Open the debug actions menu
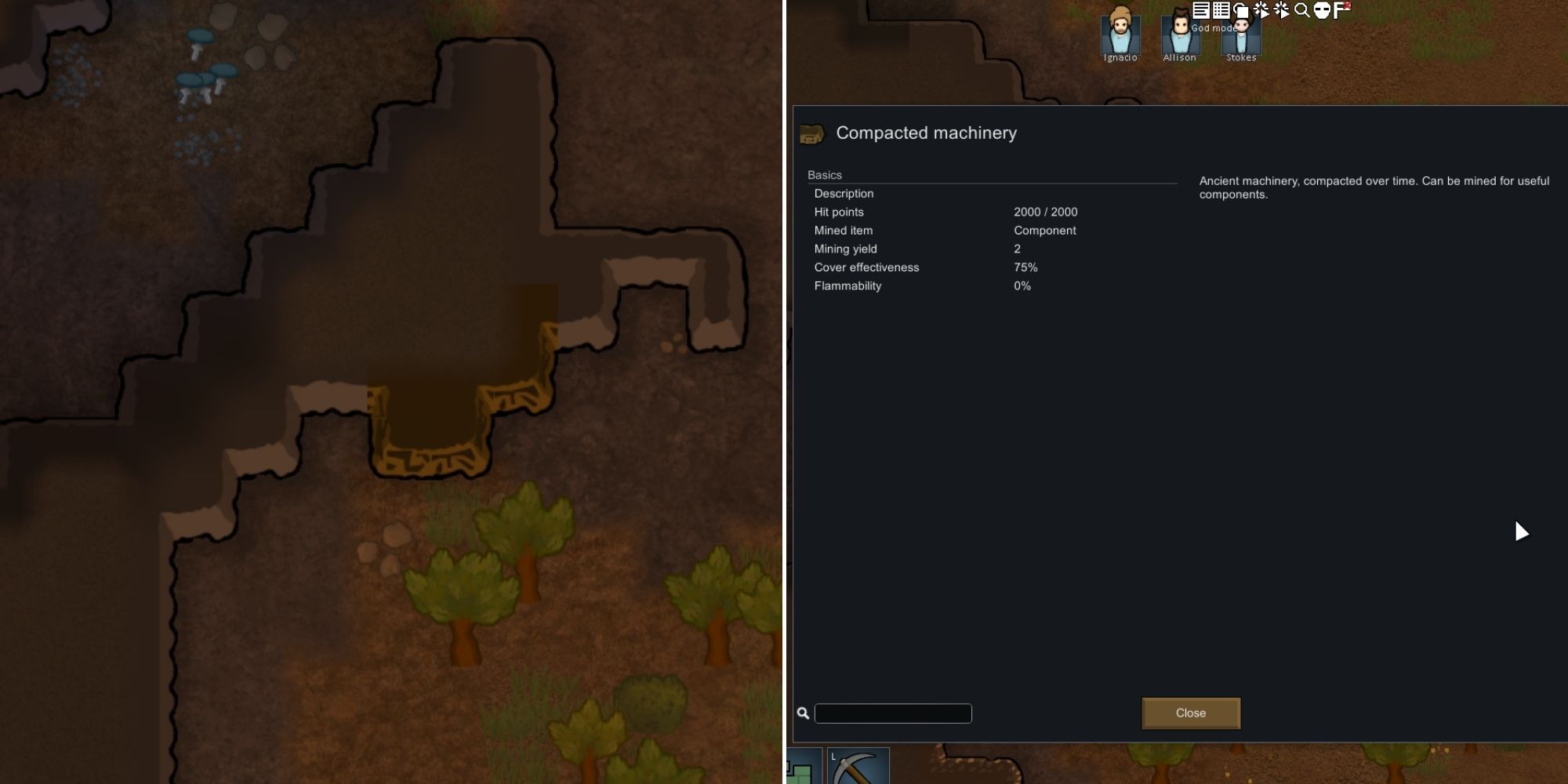This screenshot has width=1568, height=784. [x=1261, y=10]
